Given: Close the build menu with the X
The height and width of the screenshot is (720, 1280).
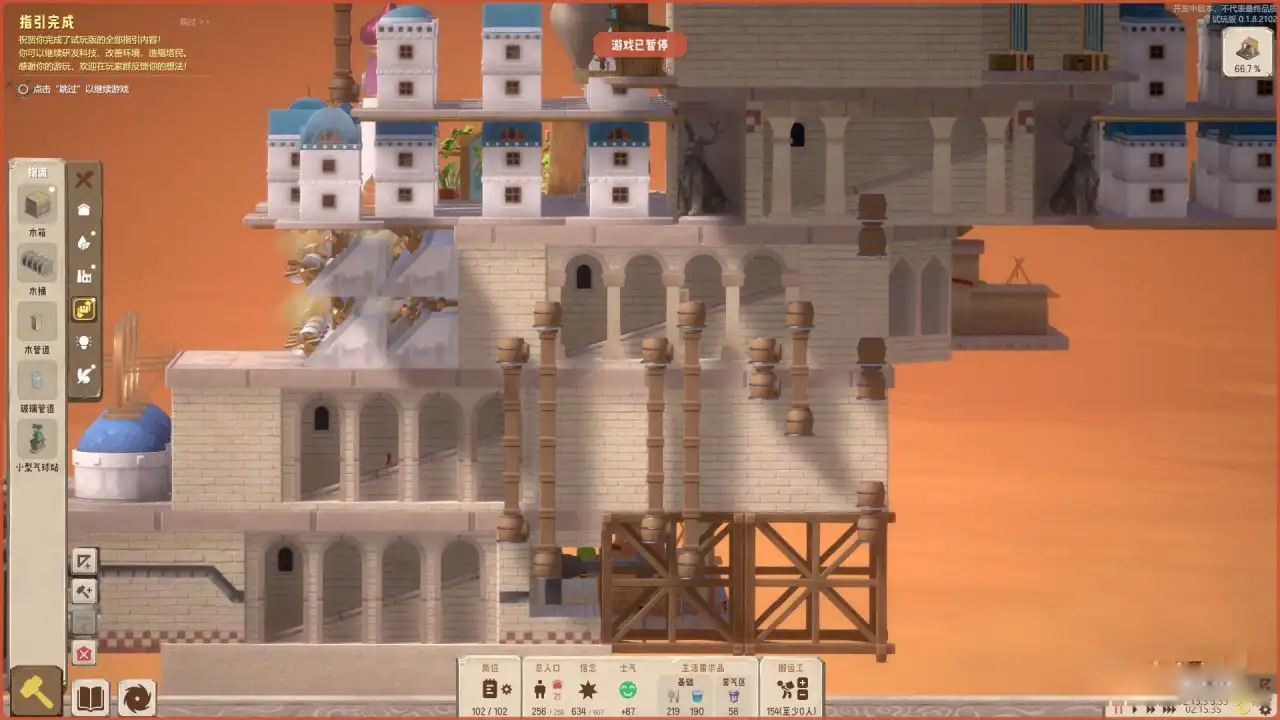Looking at the screenshot, I should pyautogui.click(x=84, y=180).
